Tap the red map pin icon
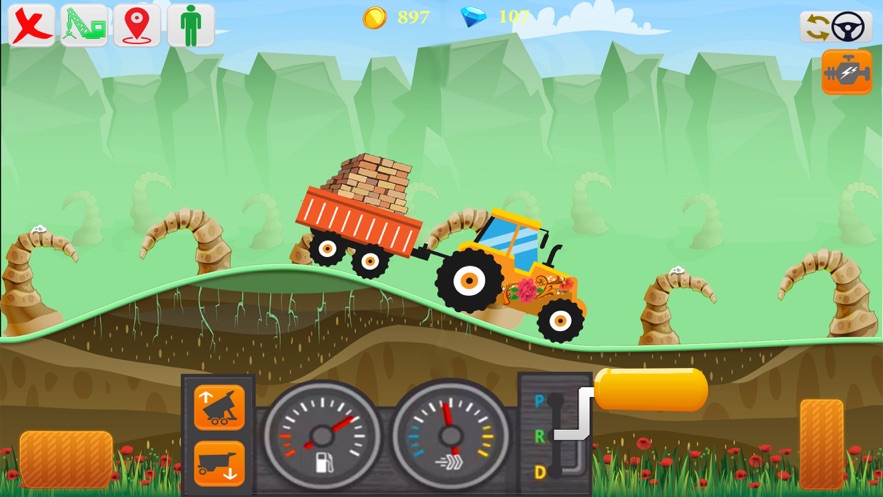Image resolution: width=883 pixels, height=497 pixels. (137, 26)
